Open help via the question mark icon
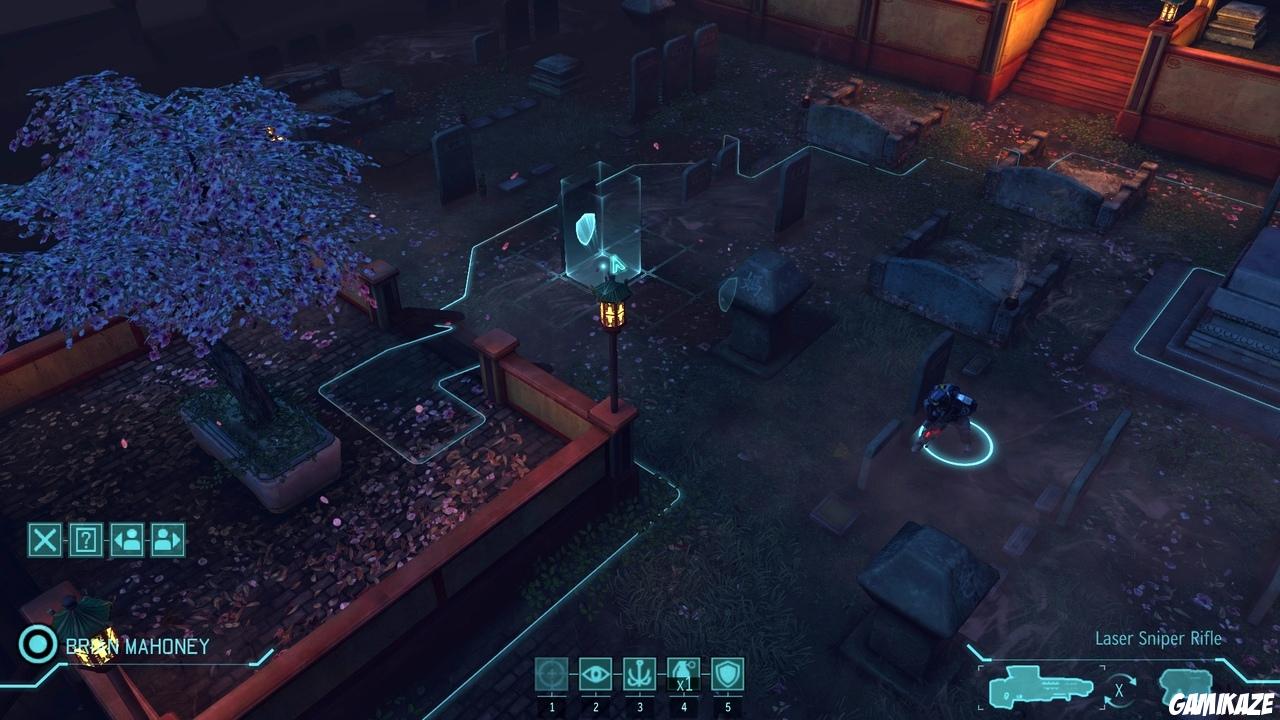 85,539
